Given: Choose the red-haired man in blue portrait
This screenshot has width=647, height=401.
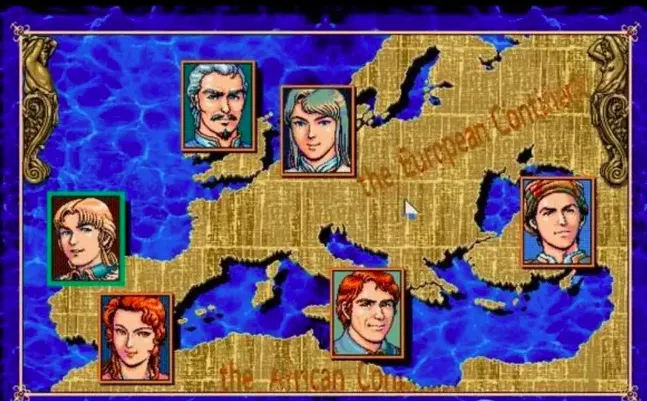Looking at the screenshot, I should 368,313.
